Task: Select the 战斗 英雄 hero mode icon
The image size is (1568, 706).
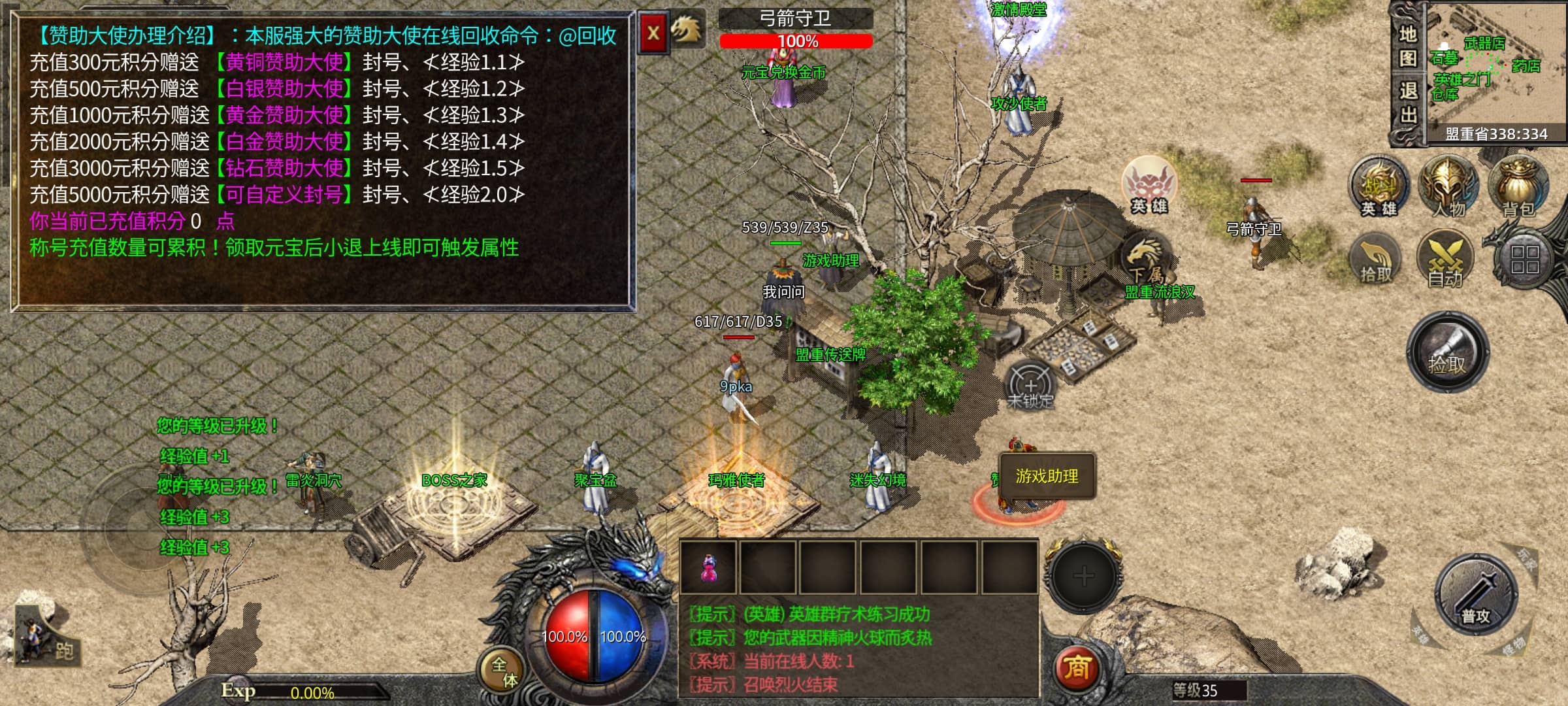Action: pos(1379,186)
